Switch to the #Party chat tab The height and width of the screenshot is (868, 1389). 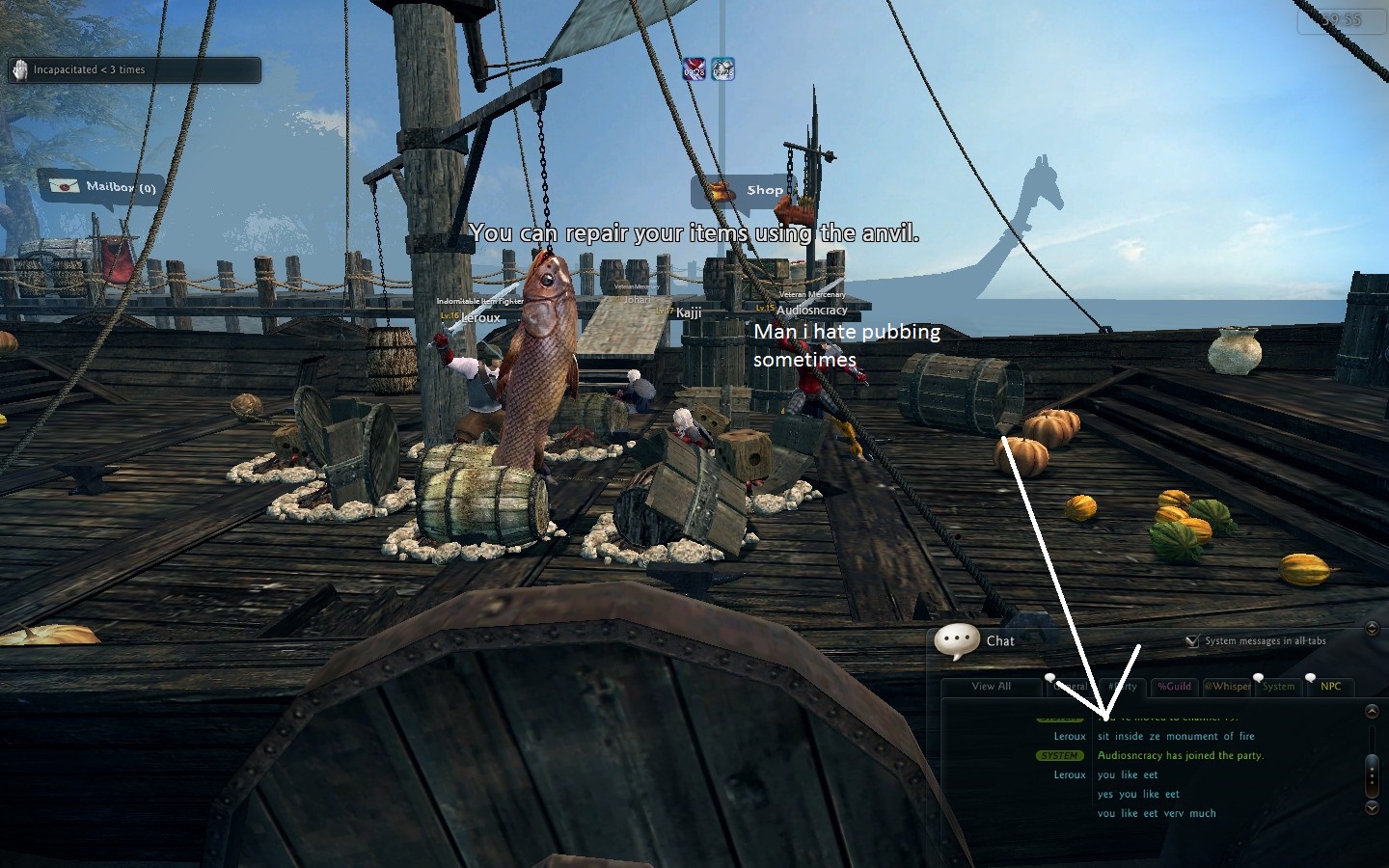pyautogui.click(x=1123, y=687)
